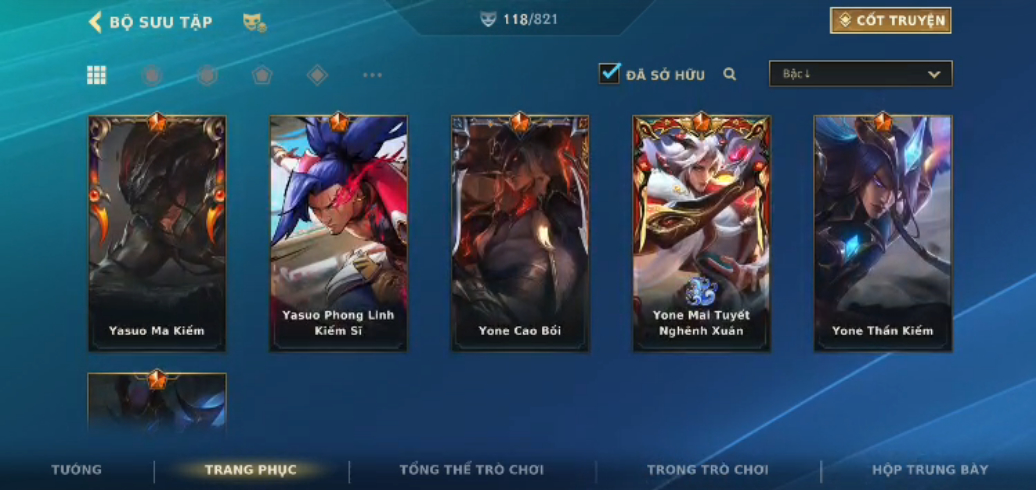Select Yasuo Phong Linh Kiếm Sĩ skin
Image resolution: width=1036 pixels, height=490 pixels.
coord(338,233)
